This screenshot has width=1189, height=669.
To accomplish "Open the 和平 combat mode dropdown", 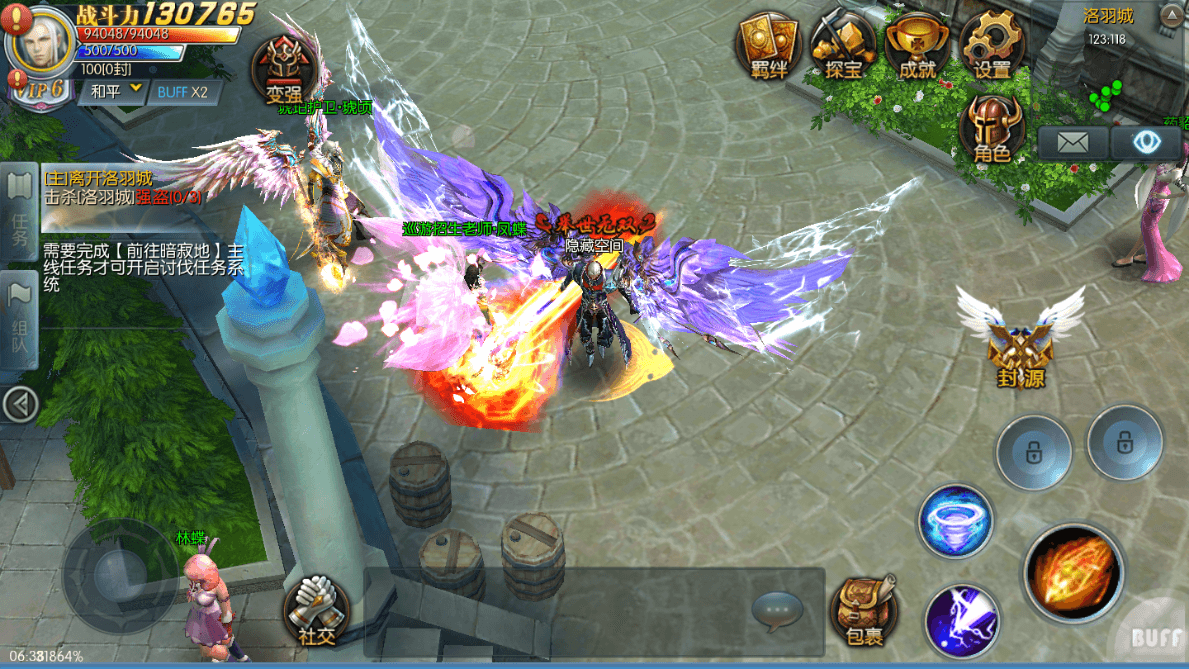I will click(x=116, y=92).
